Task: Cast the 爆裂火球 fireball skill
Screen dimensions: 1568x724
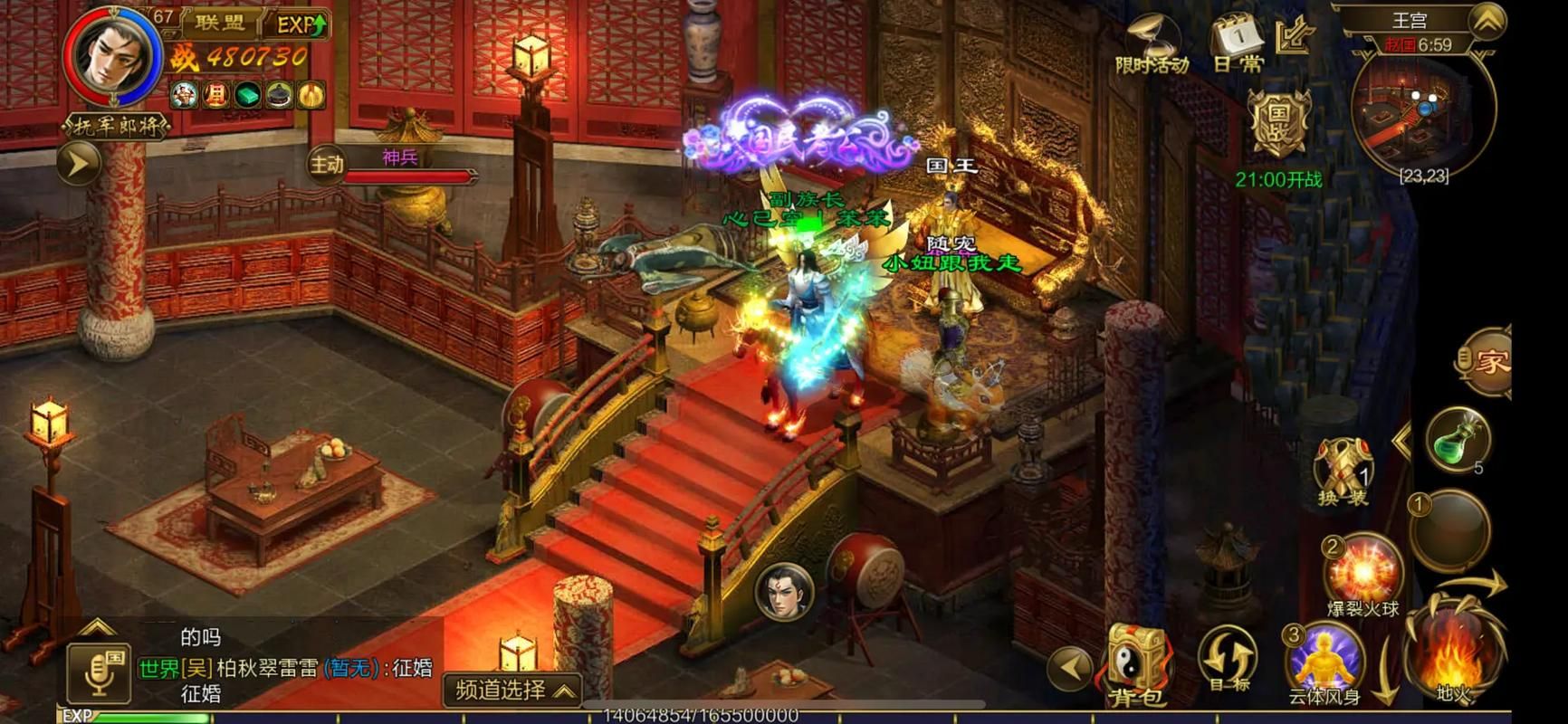Action: coord(1362,573)
